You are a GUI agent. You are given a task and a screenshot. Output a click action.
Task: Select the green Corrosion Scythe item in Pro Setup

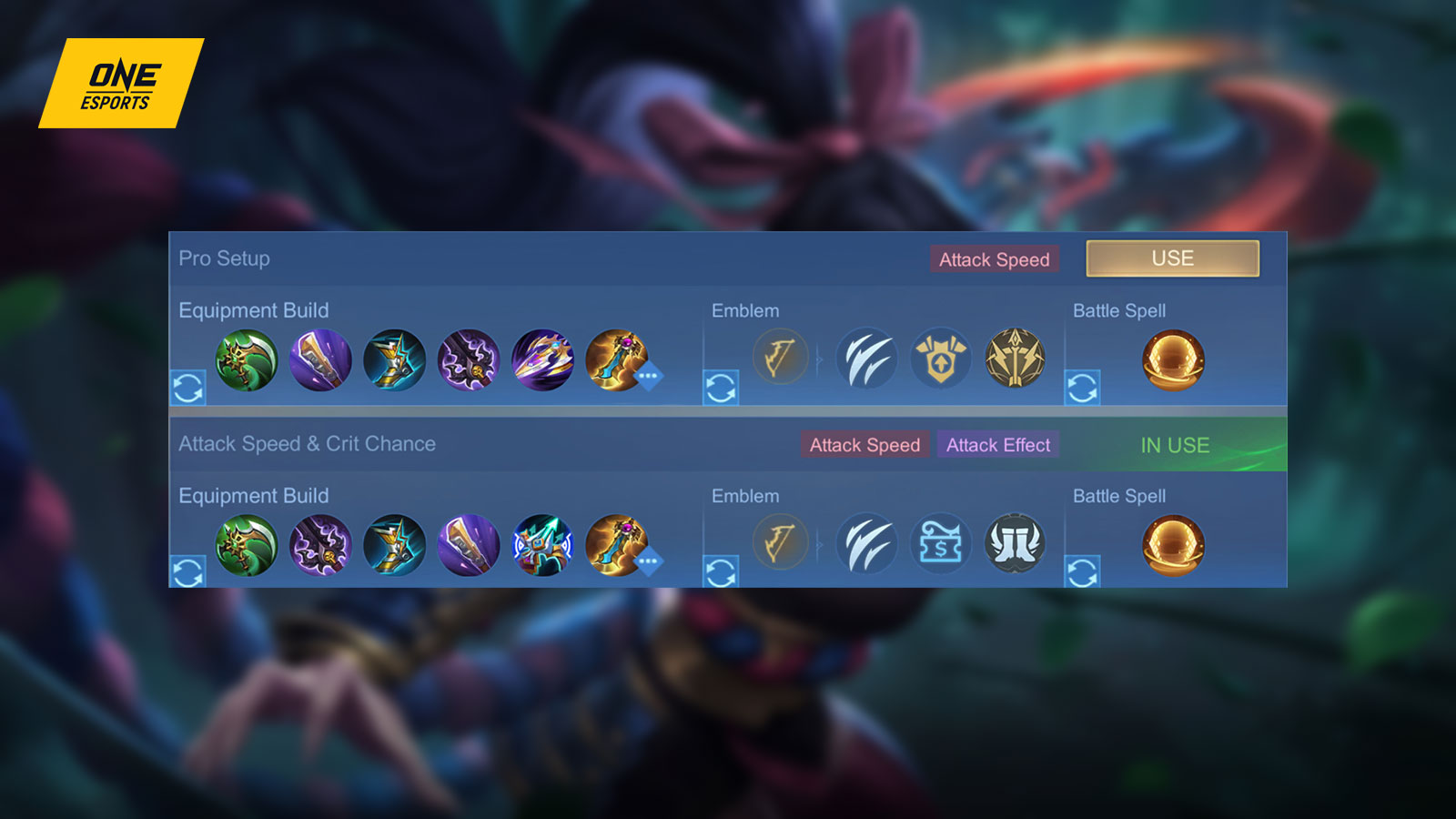pyautogui.click(x=248, y=360)
